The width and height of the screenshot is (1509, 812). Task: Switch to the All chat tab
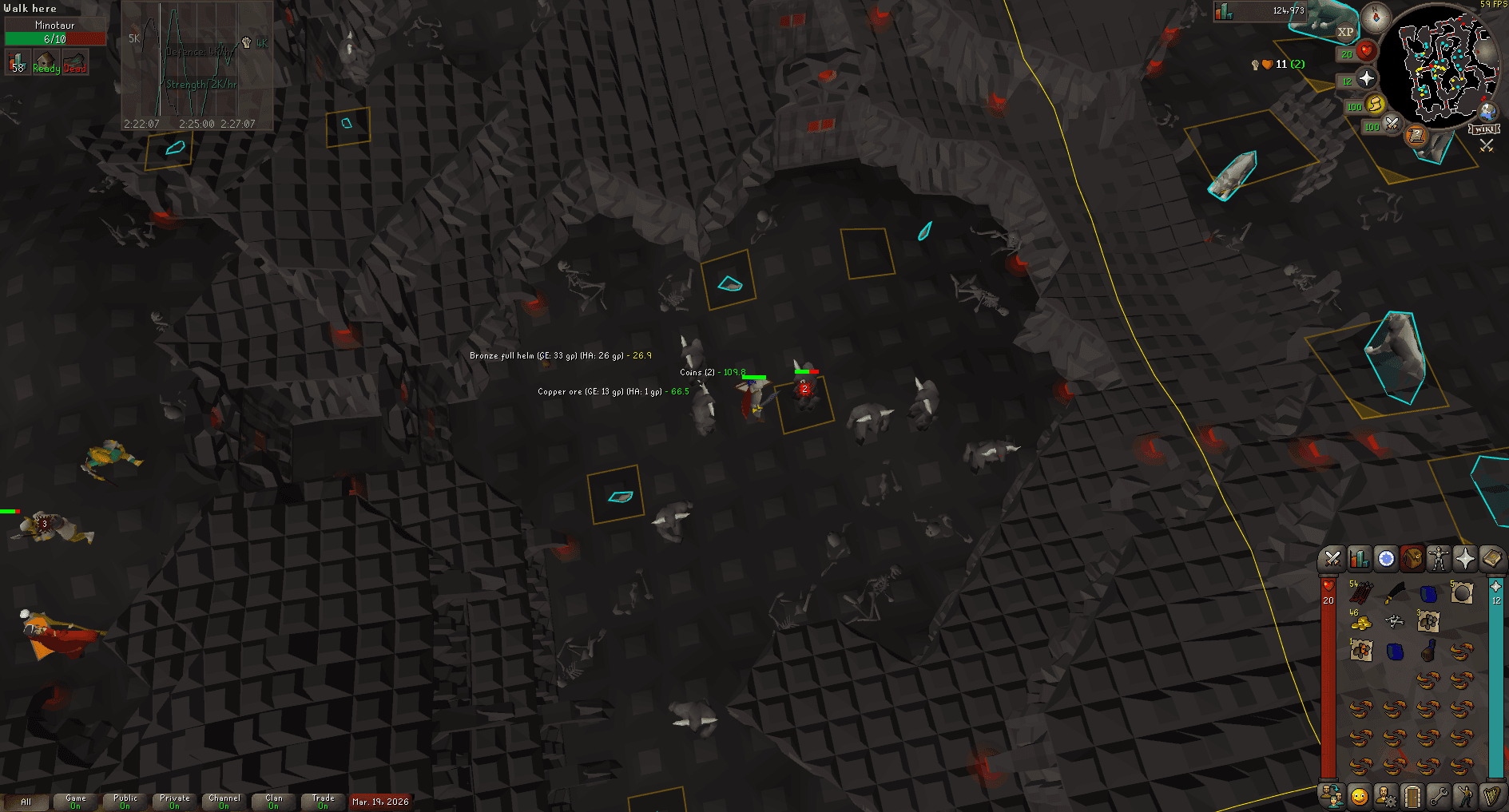click(27, 800)
